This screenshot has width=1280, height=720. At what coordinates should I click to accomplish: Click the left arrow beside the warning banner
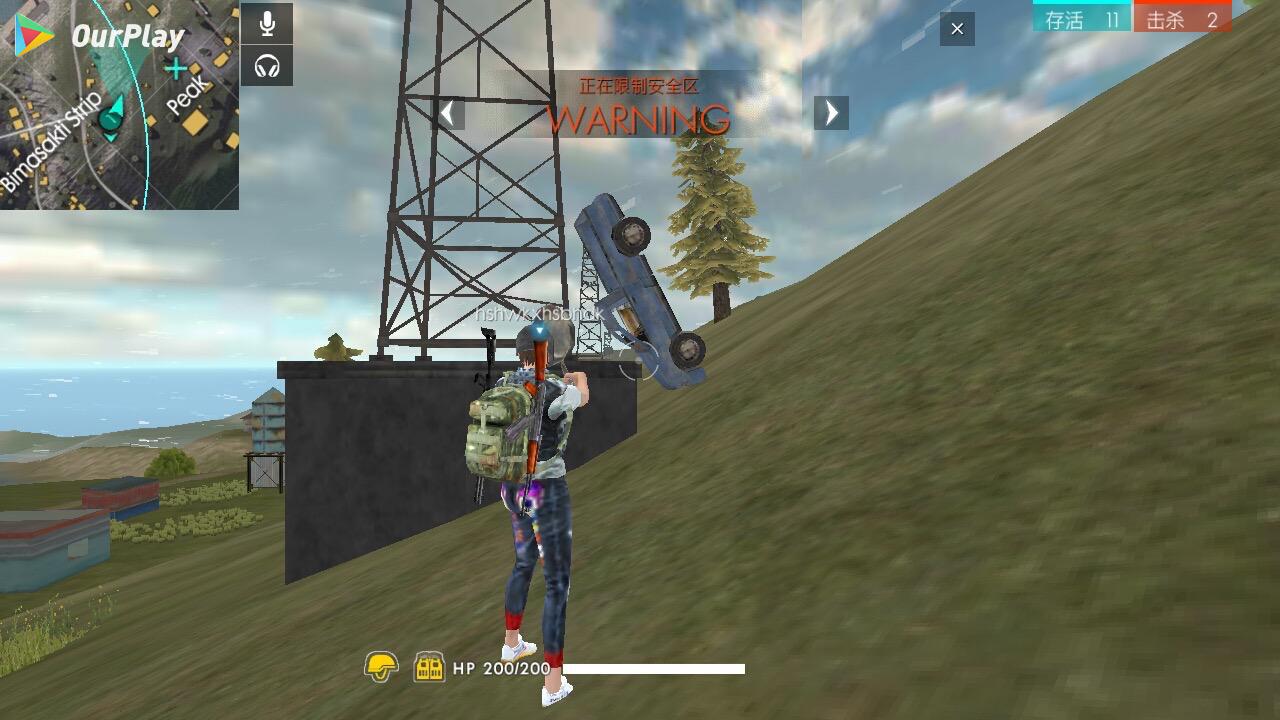(450, 113)
